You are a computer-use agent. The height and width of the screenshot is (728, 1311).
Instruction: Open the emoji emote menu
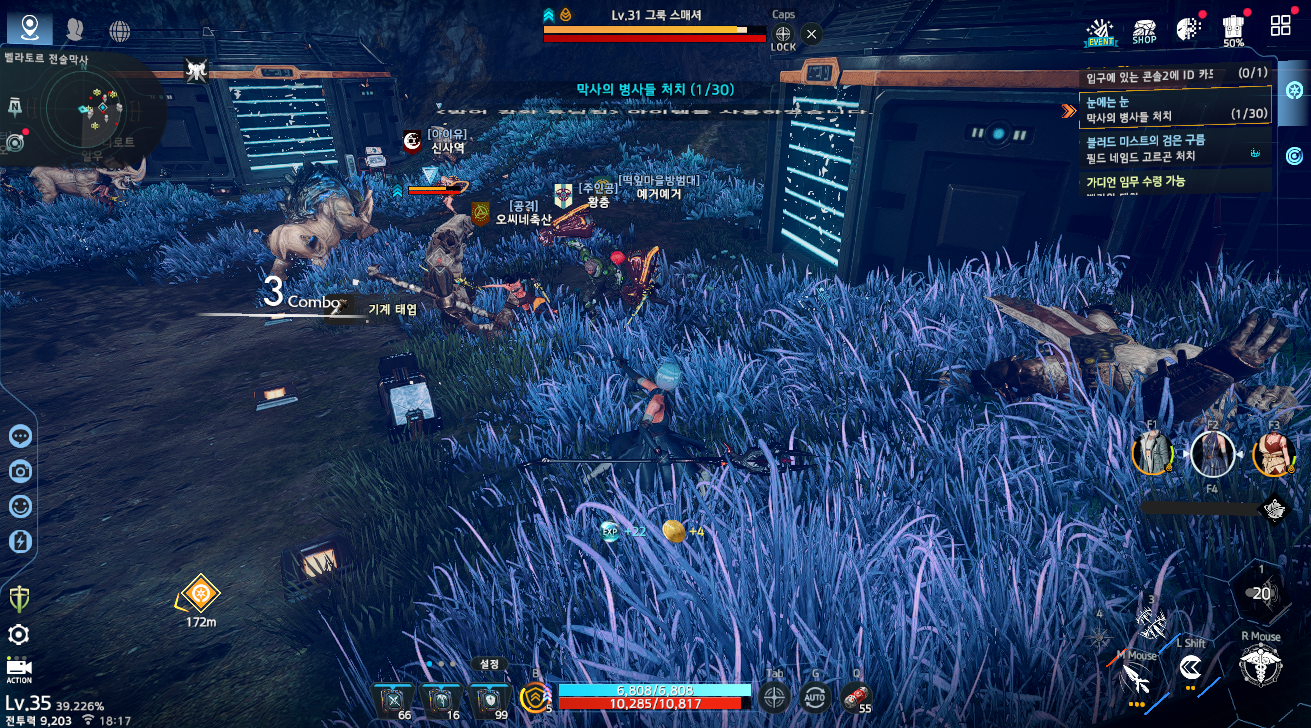tap(20, 506)
